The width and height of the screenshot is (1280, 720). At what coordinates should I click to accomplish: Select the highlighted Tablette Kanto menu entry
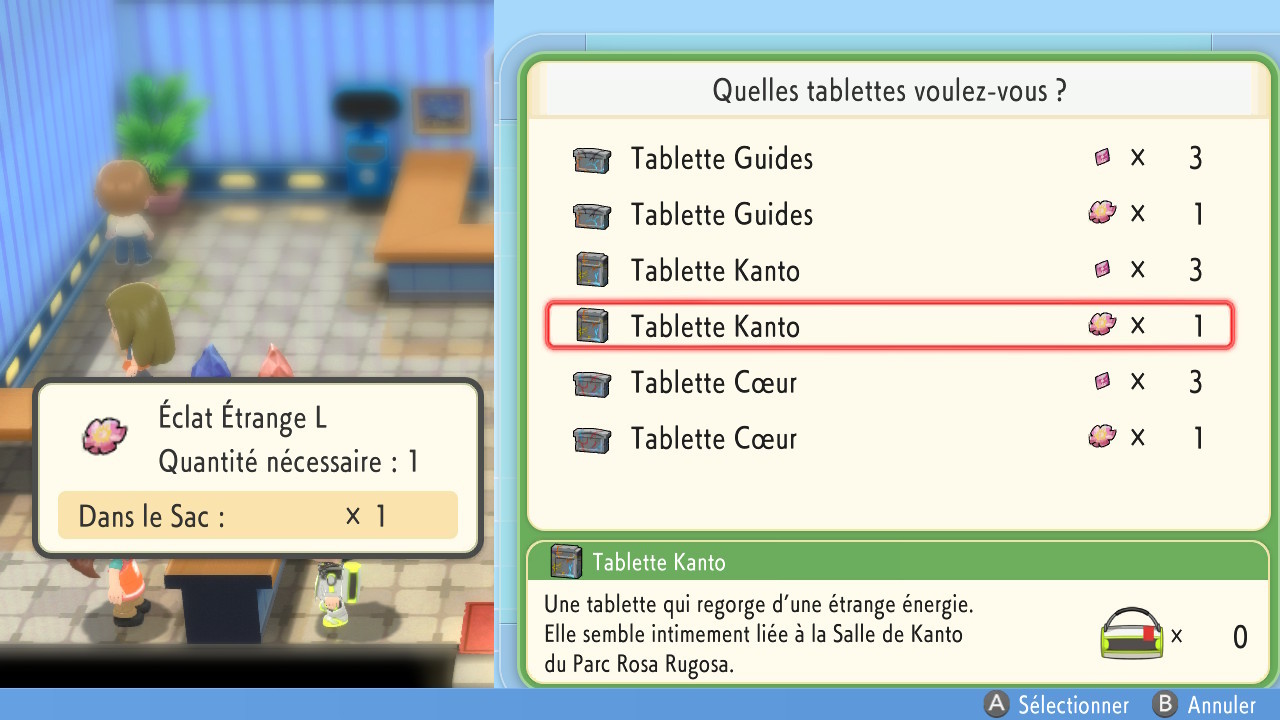pyautogui.click(x=714, y=326)
